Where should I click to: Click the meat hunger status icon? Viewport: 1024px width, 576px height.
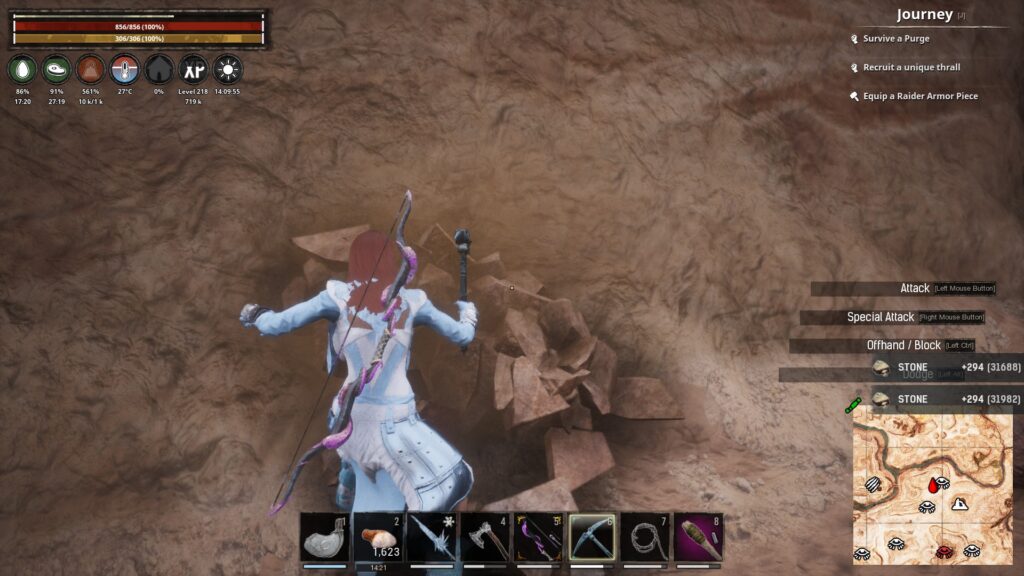(x=57, y=69)
